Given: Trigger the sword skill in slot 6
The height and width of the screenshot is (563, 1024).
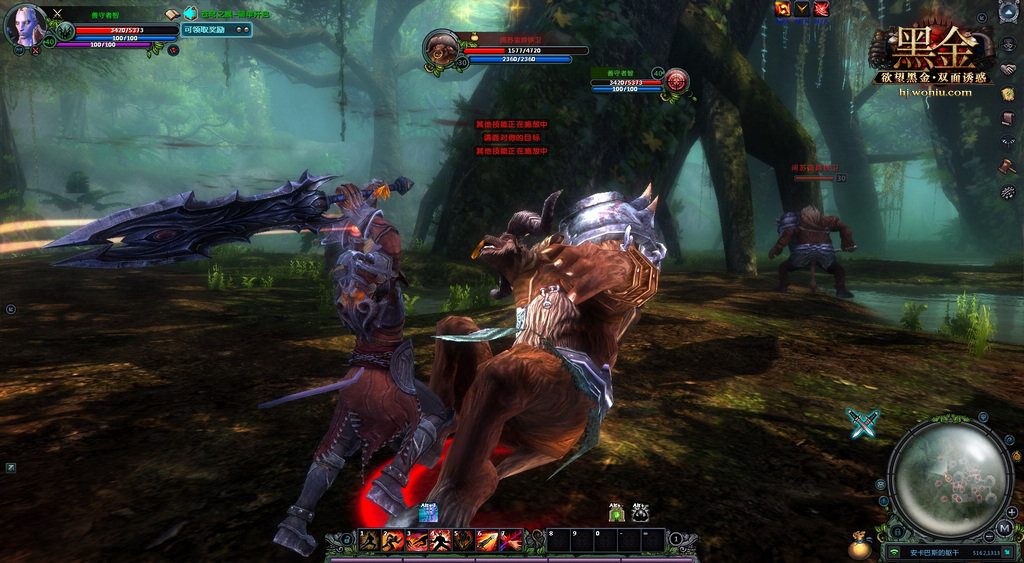Looking at the screenshot, I should coord(487,541).
